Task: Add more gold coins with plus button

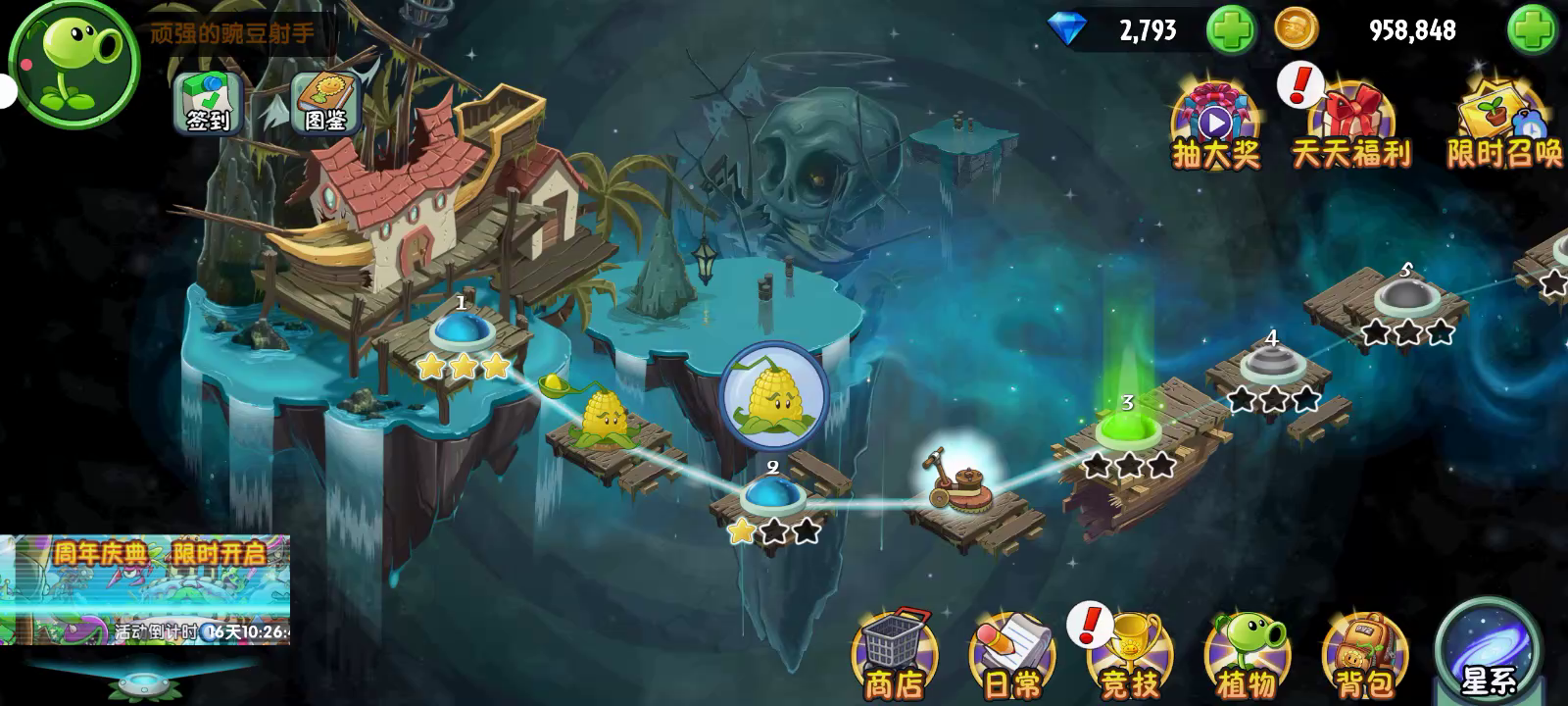Action: click(1531, 30)
